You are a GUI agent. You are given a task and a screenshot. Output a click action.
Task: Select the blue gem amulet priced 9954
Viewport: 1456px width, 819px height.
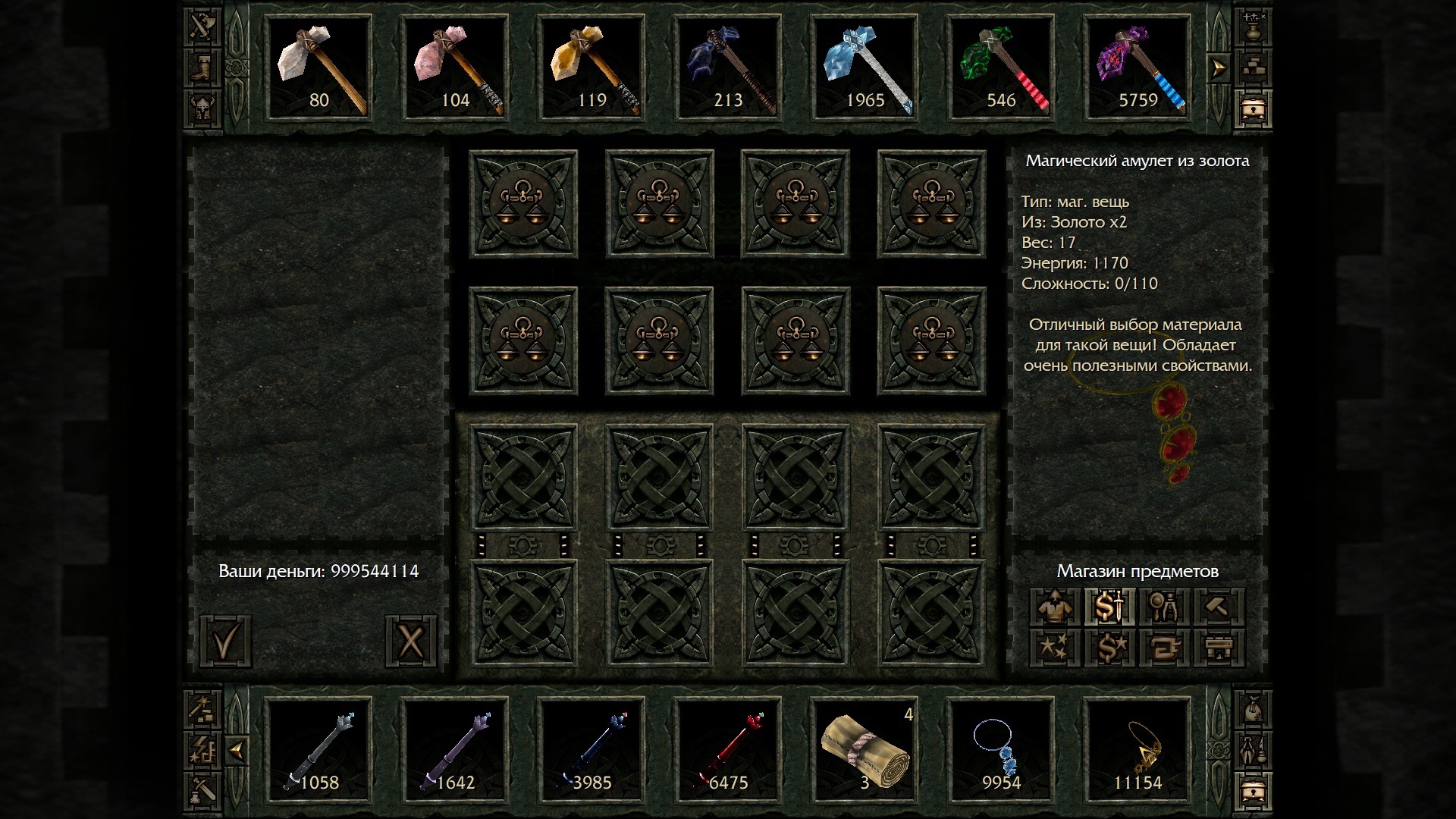(1001, 751)
